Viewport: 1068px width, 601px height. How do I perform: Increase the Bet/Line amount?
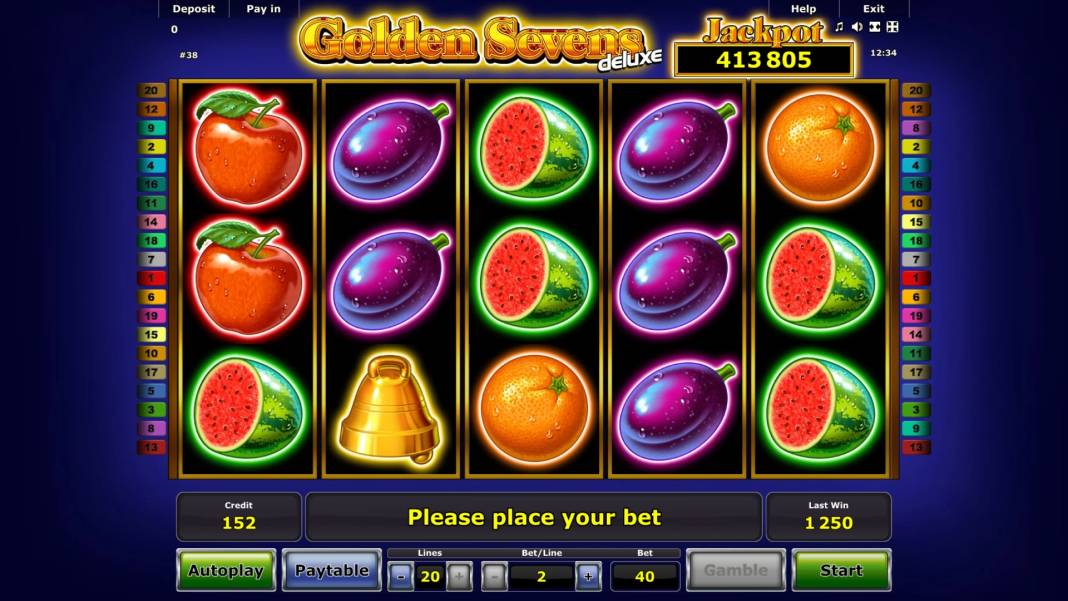pyautogui.click(x=588, y=576)
